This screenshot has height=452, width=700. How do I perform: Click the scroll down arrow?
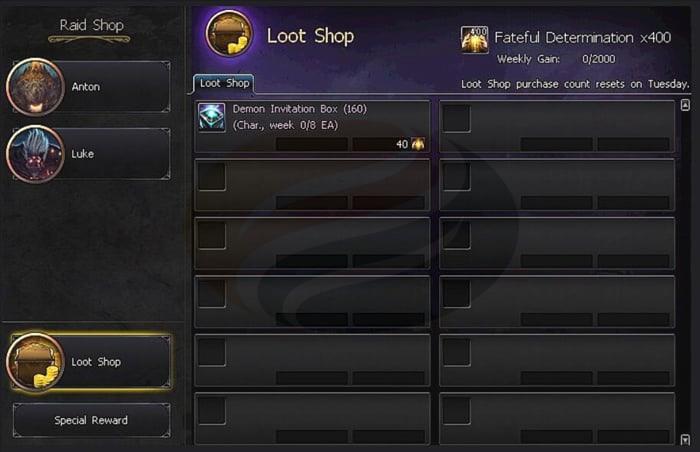click(686, 438)
